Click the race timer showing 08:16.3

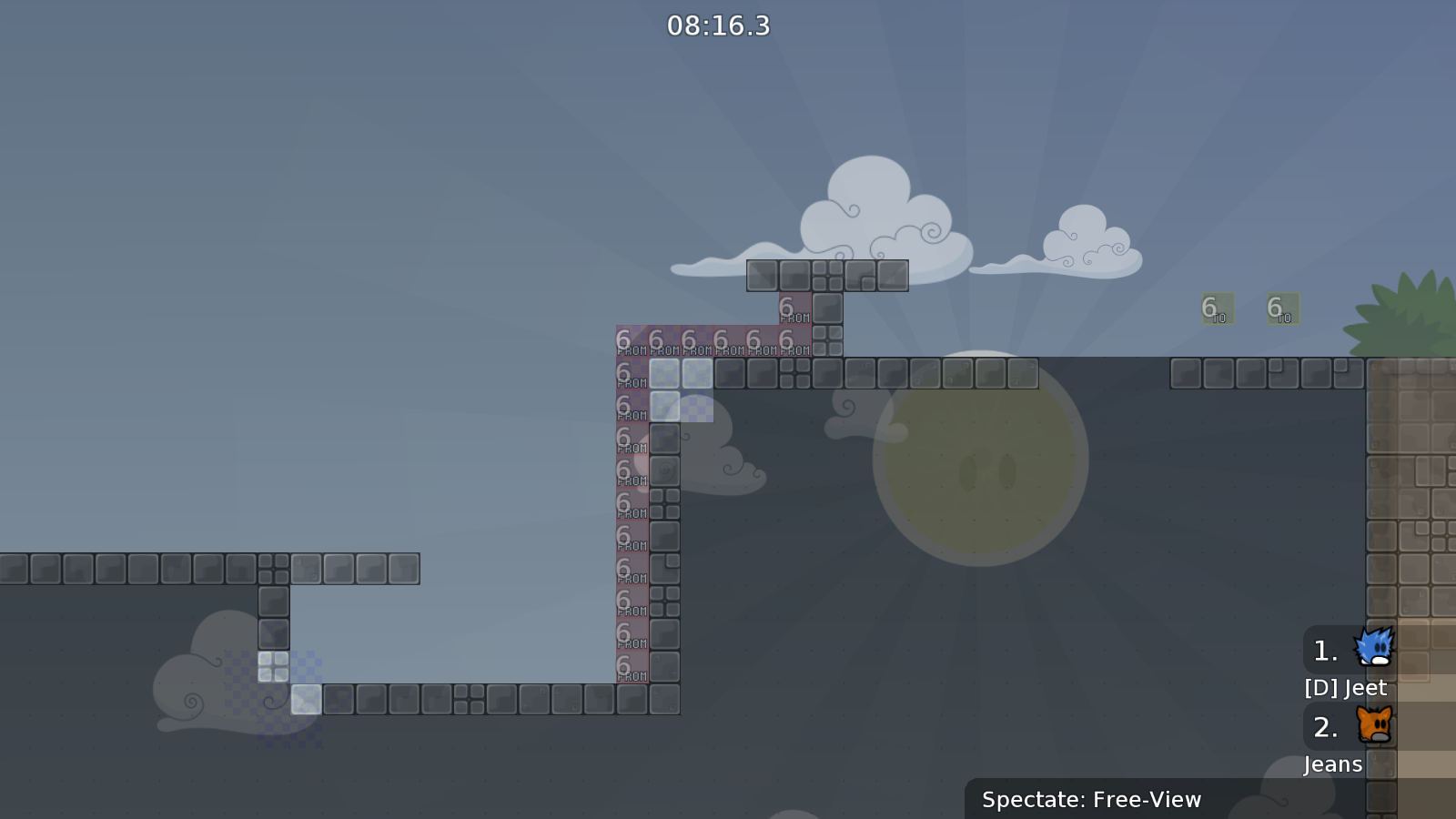717,26
